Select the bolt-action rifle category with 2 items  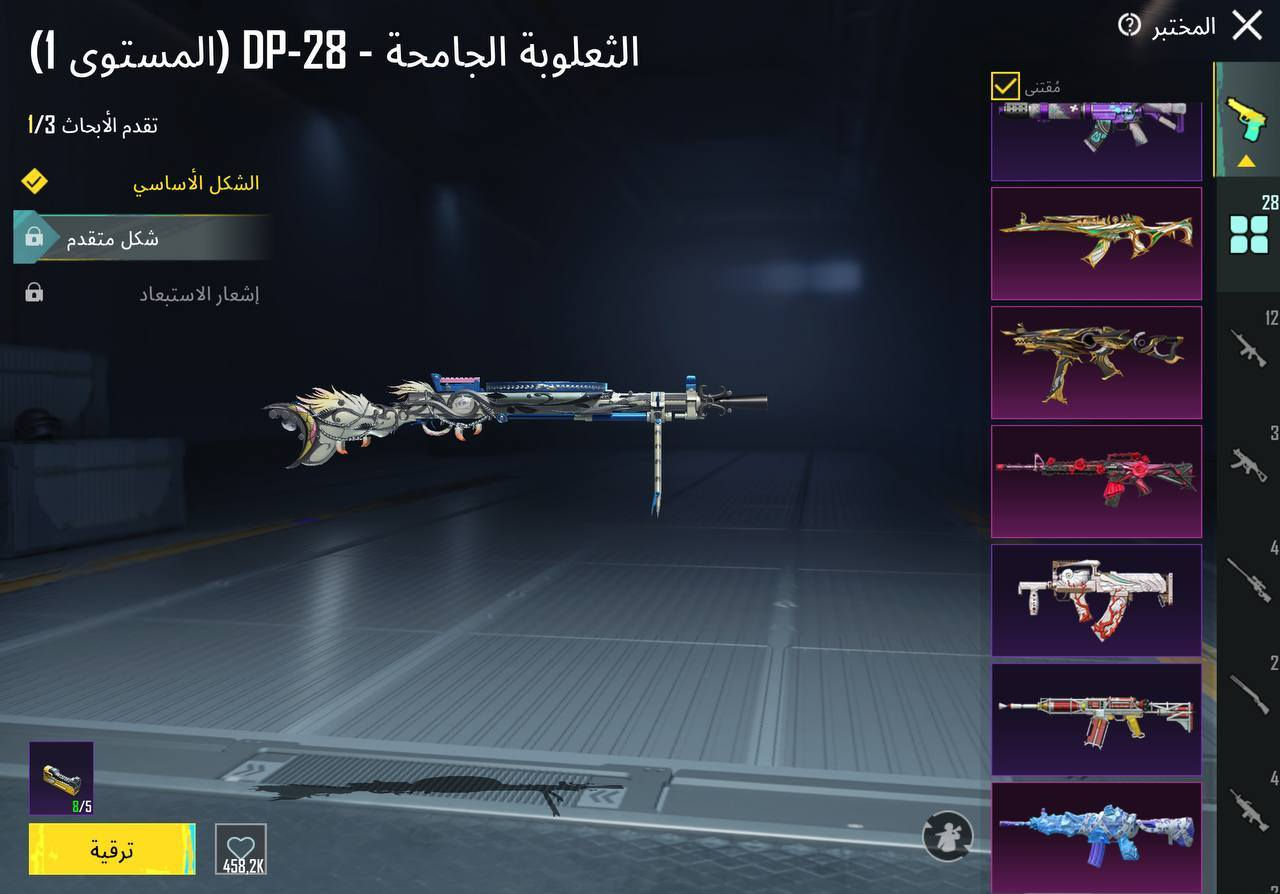coord(1247,695)
